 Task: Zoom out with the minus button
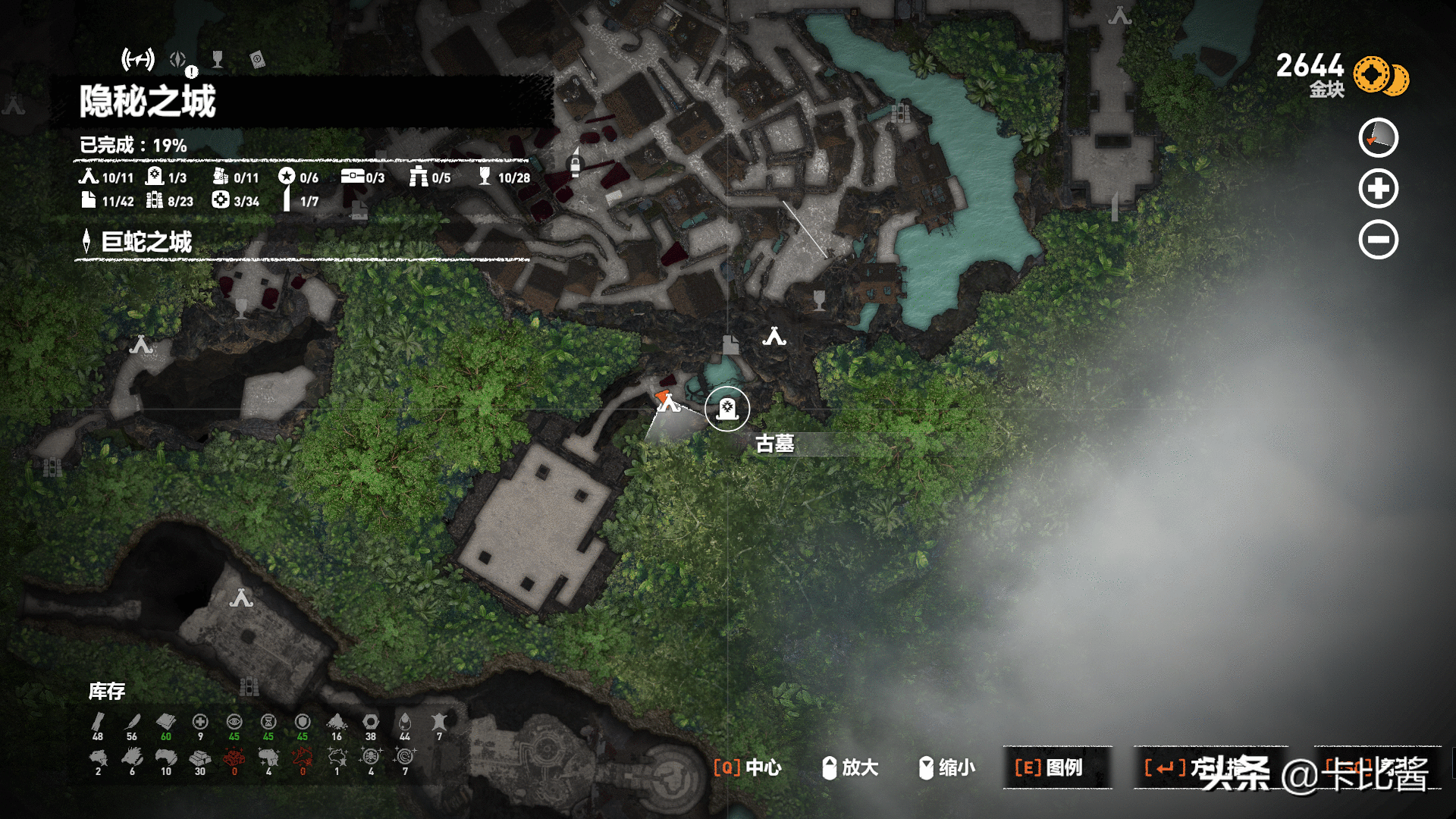coord(1378,240)
